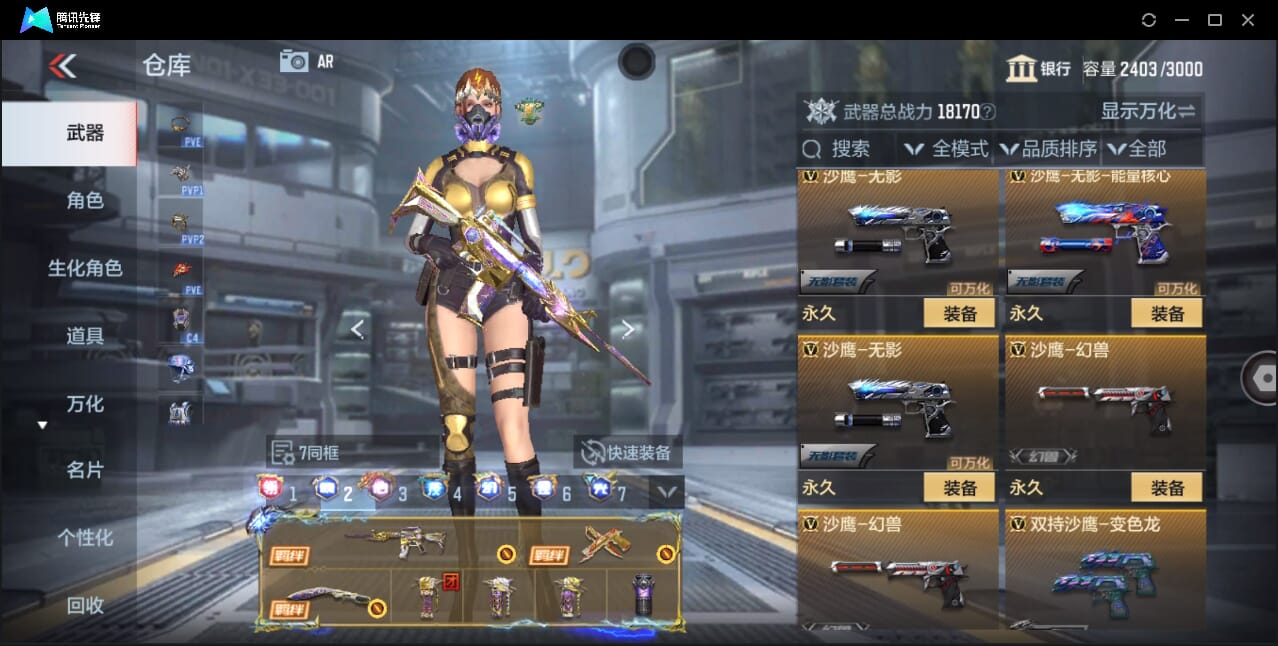Open the 生化角色 tab

[x=85, y=268]
